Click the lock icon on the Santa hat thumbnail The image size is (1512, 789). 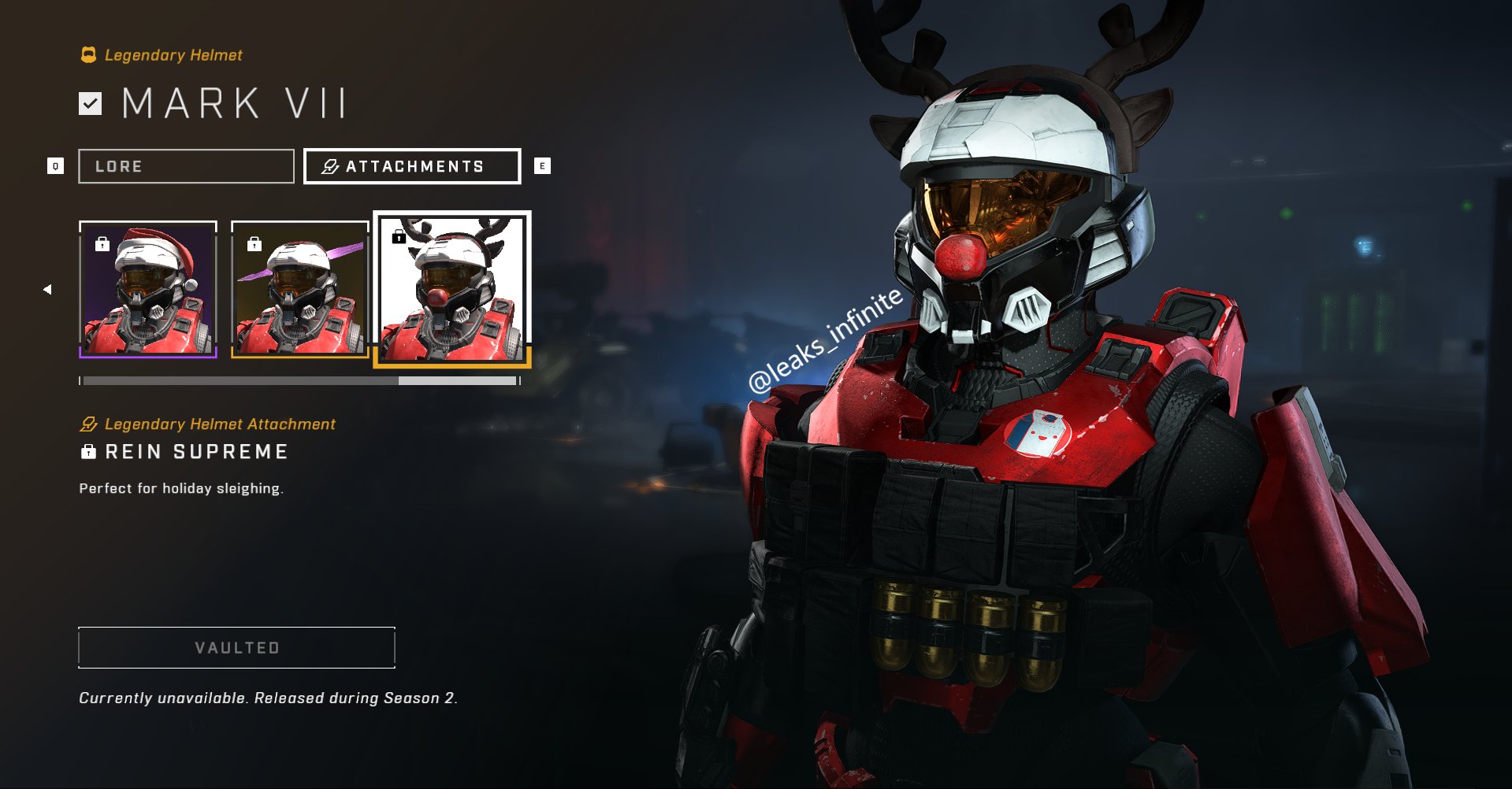(x=101, y=244)
